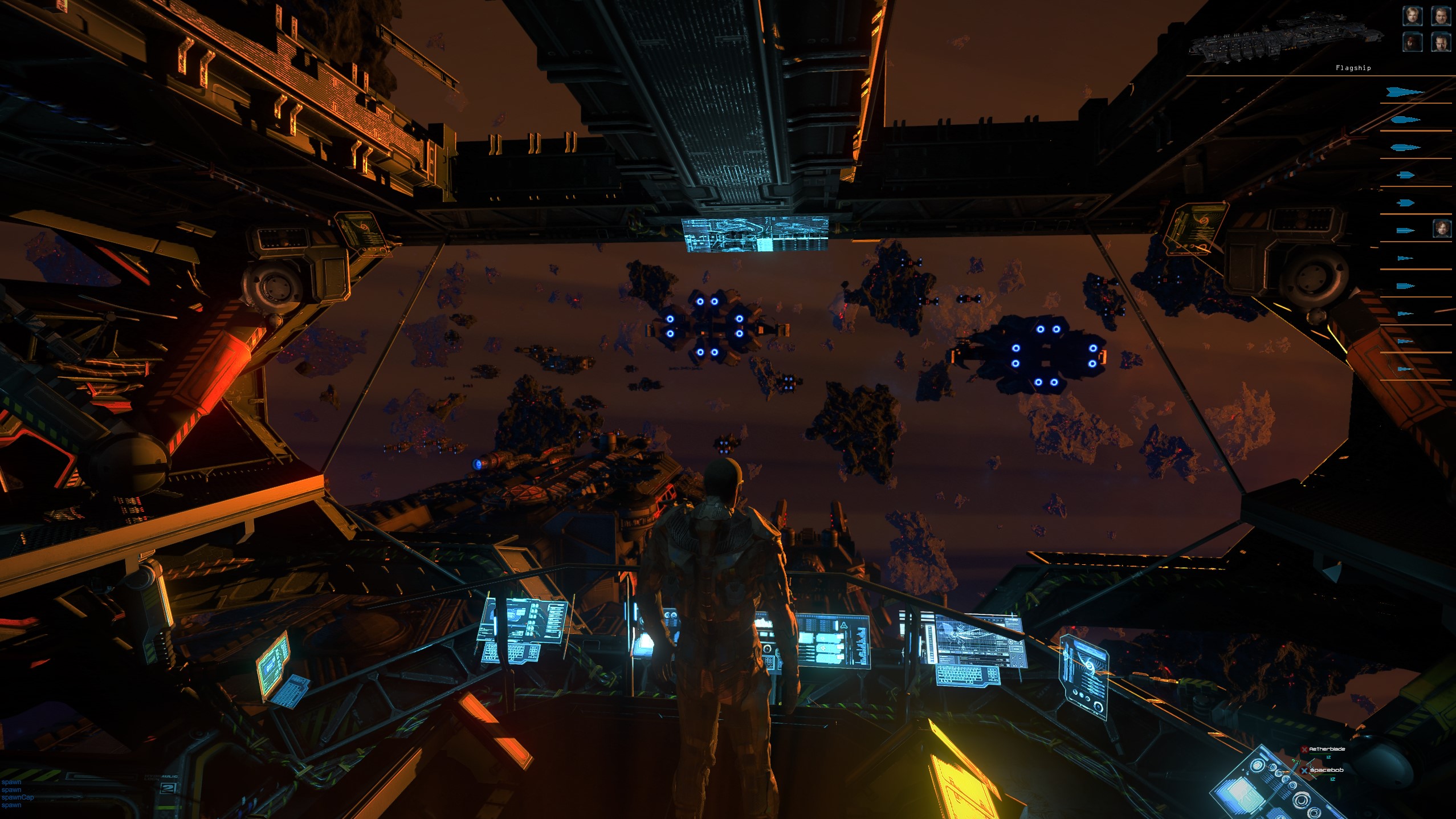Image resolution: width=1456 pixels, height=819 pixels.
Task: Select player Aetherblade in the player list
Action: click(x=1327, y=749)
